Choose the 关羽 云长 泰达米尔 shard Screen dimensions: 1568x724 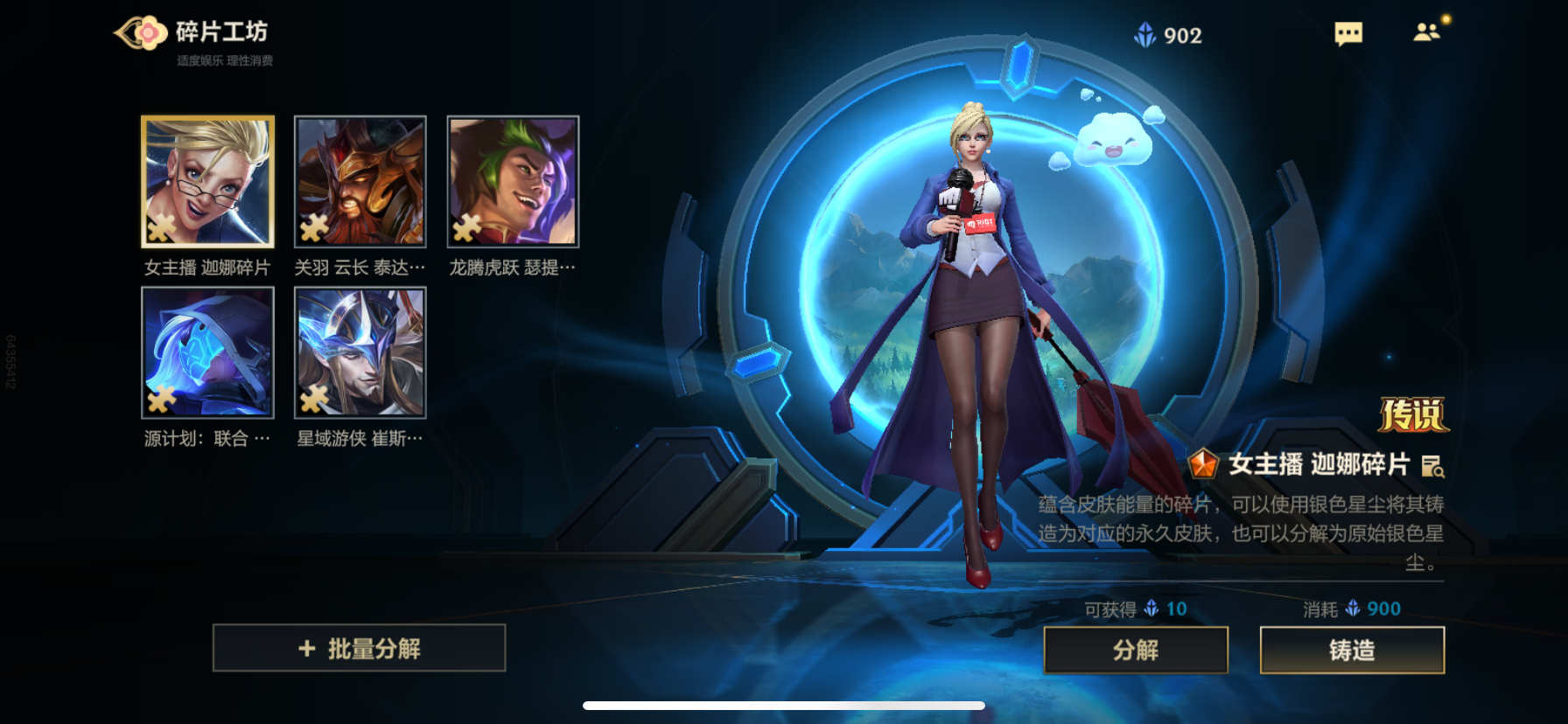pos(360,182)
